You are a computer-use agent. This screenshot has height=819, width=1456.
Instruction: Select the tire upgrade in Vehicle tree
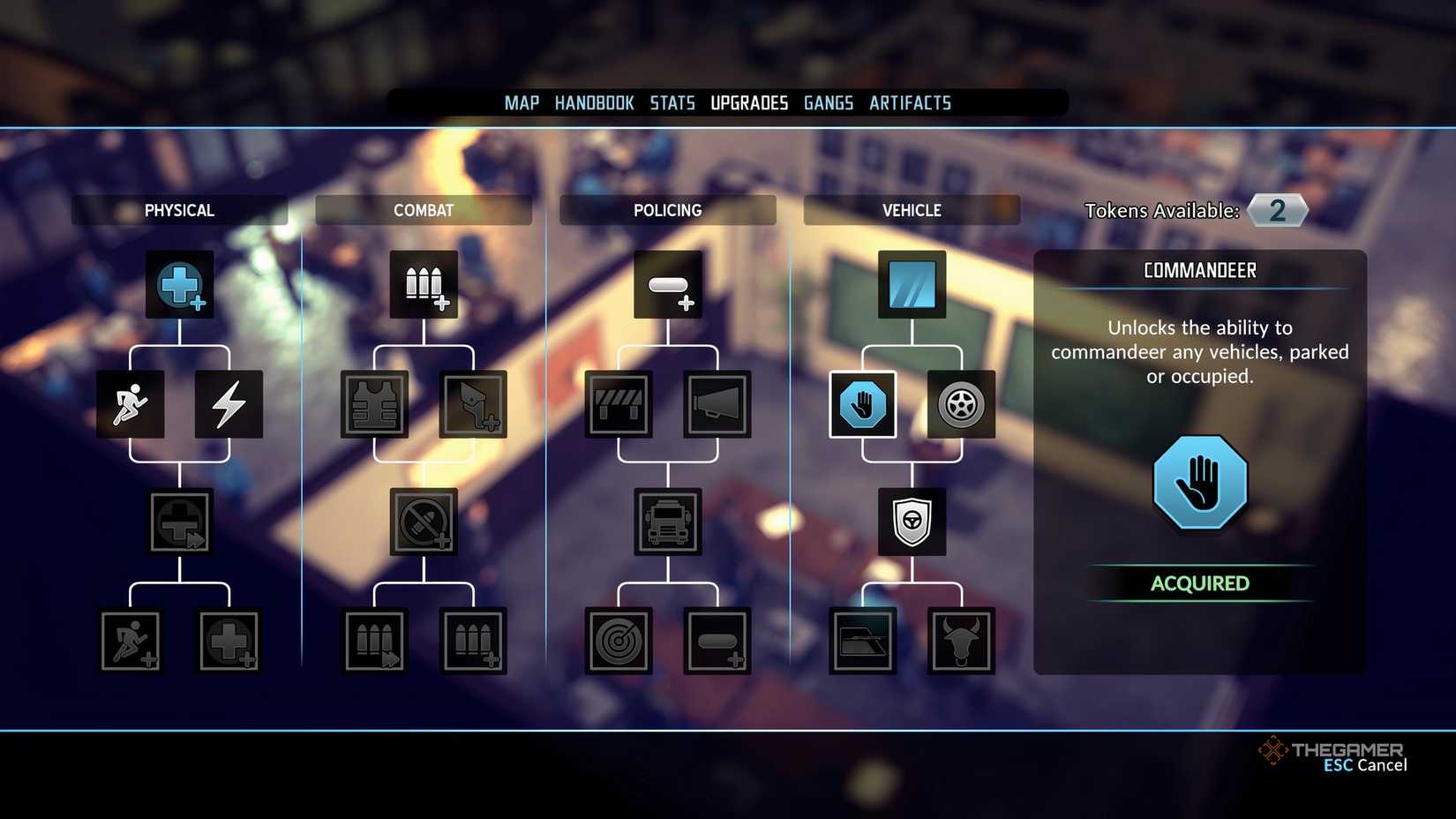(961, 405)
